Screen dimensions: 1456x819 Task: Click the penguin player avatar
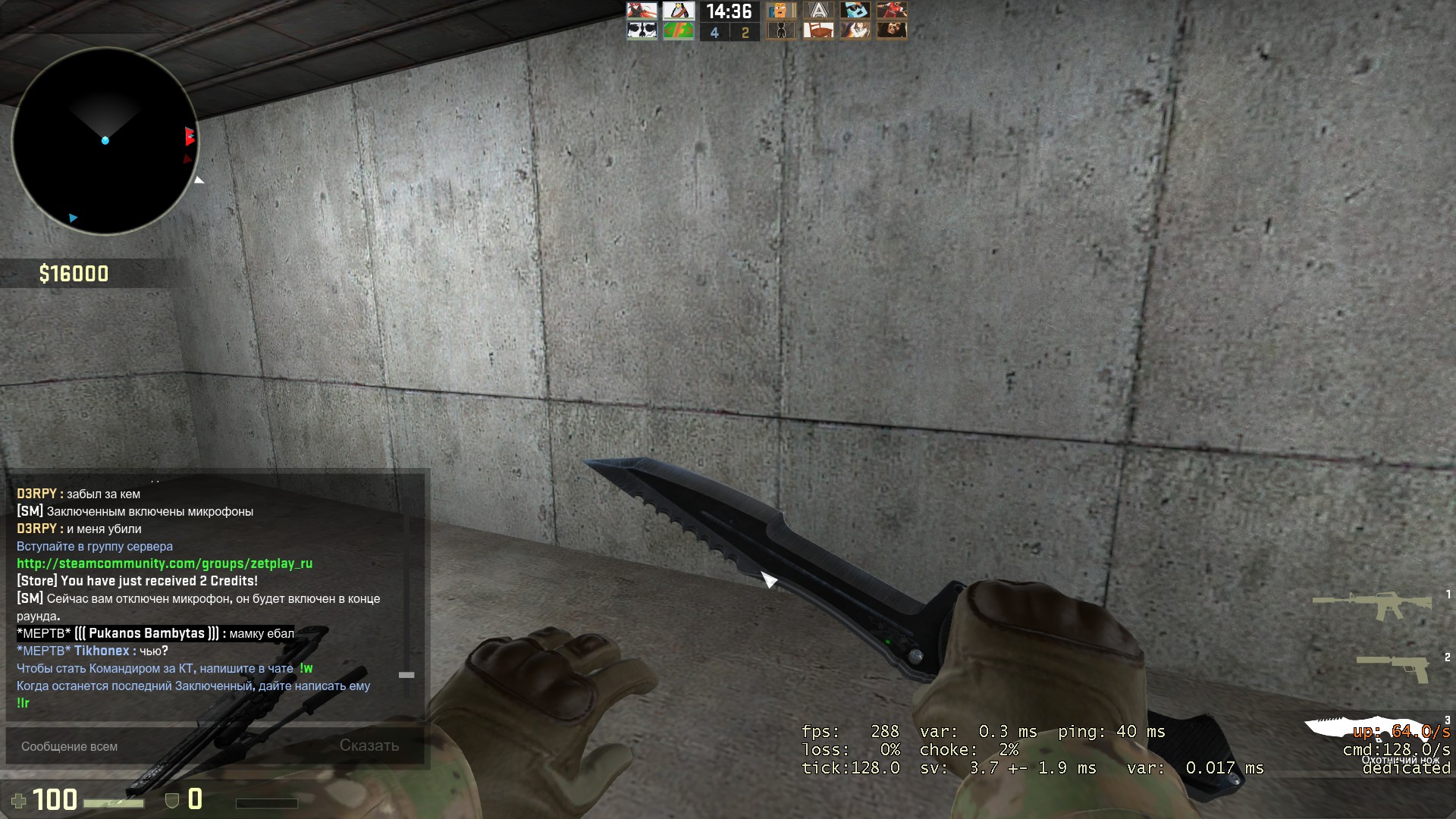click(679, 11)
